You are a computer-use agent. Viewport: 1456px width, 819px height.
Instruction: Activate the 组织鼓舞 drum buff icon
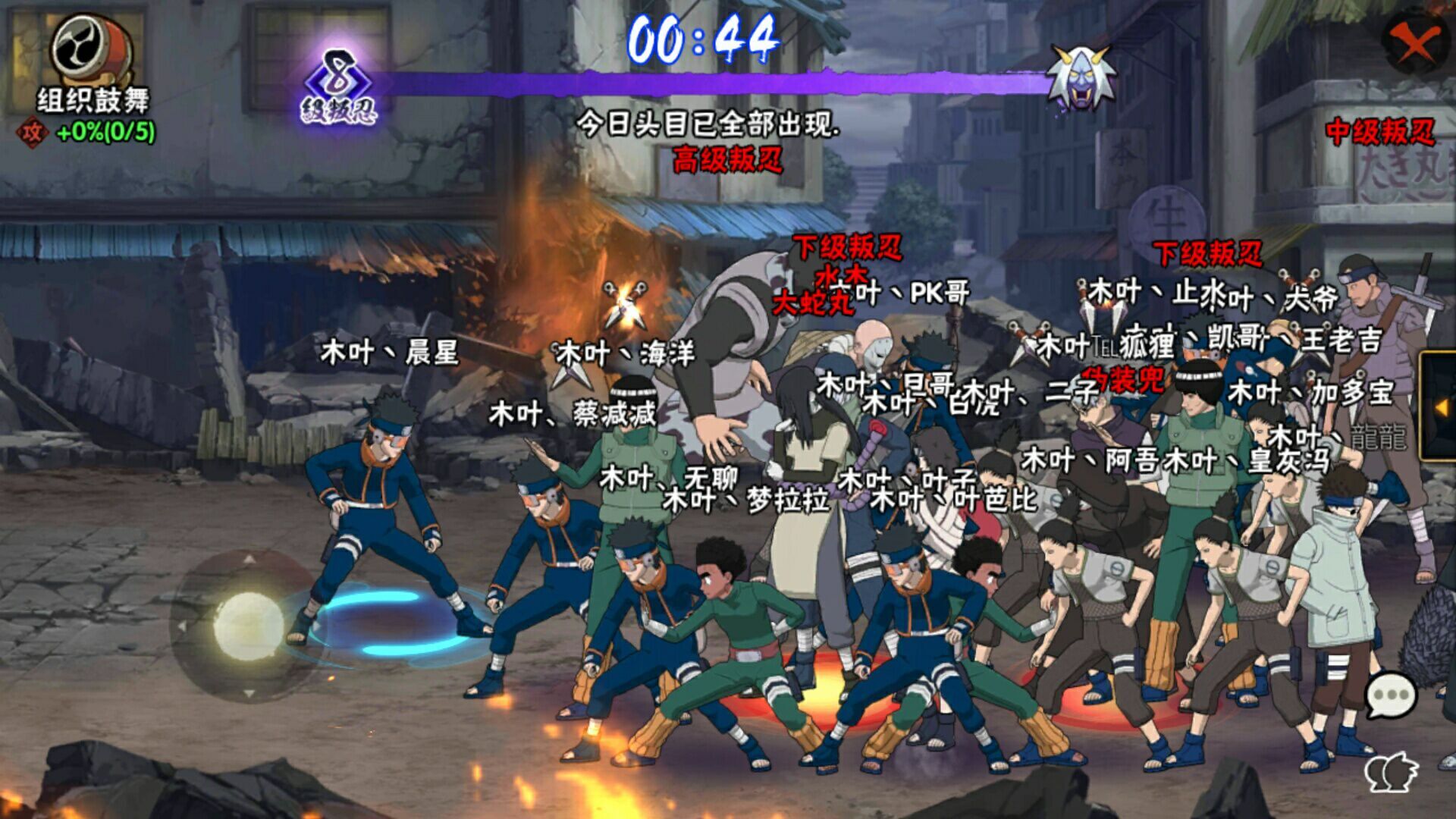[x=92, y=50]
